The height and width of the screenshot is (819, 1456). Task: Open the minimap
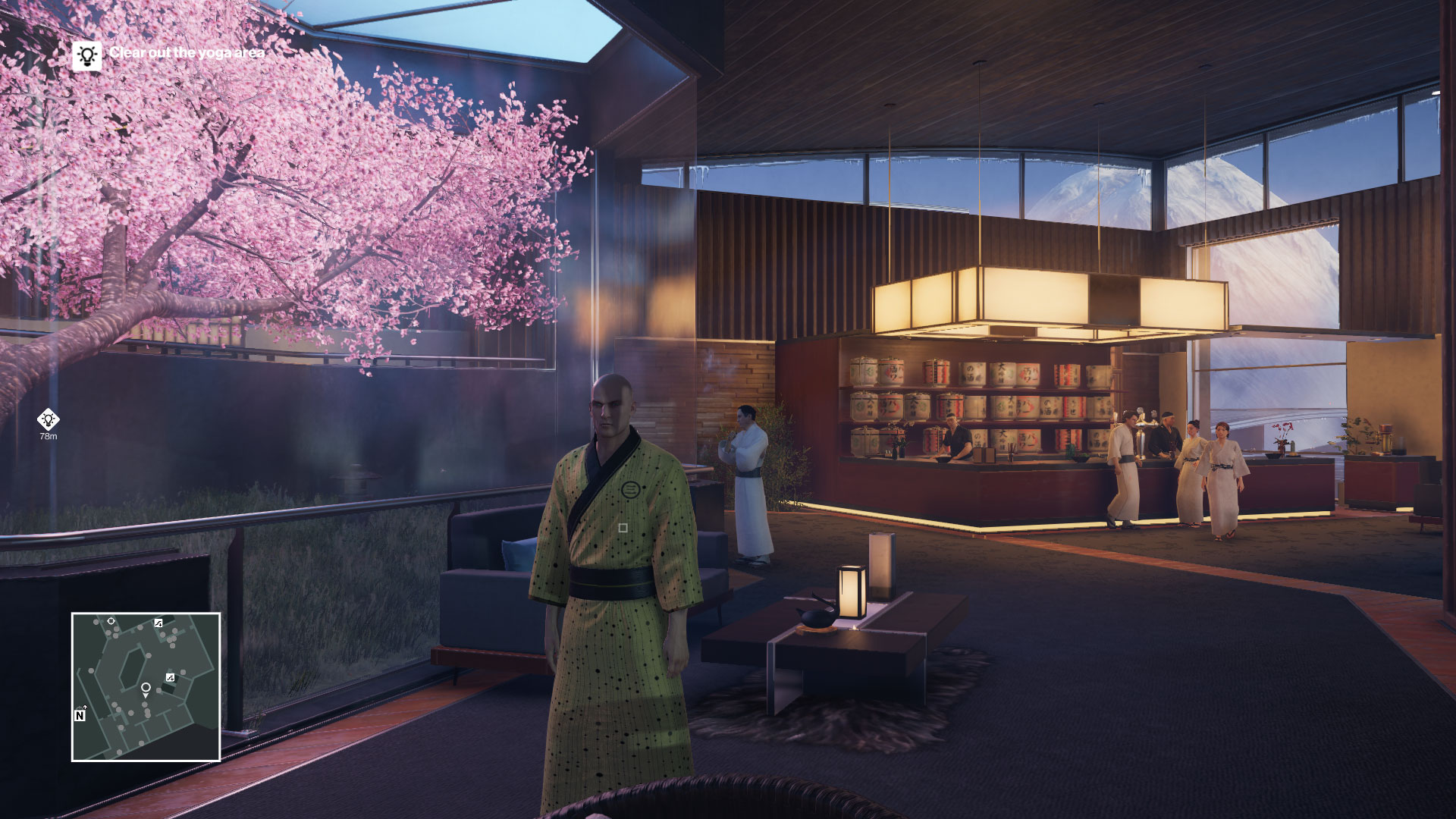(x=146, y=686)
